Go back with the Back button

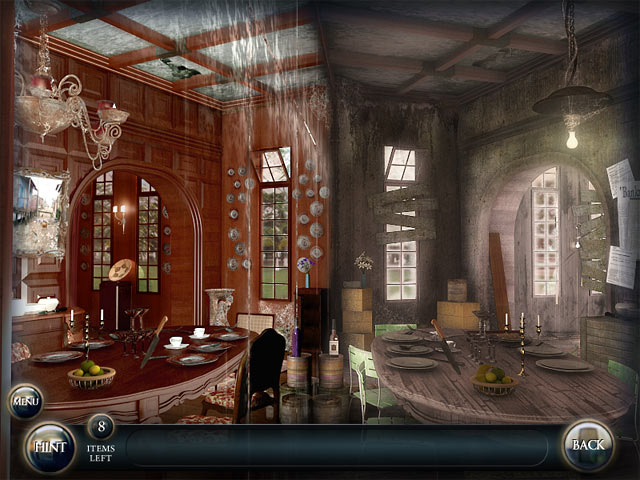pyautogui.click(x=587, y=446)
